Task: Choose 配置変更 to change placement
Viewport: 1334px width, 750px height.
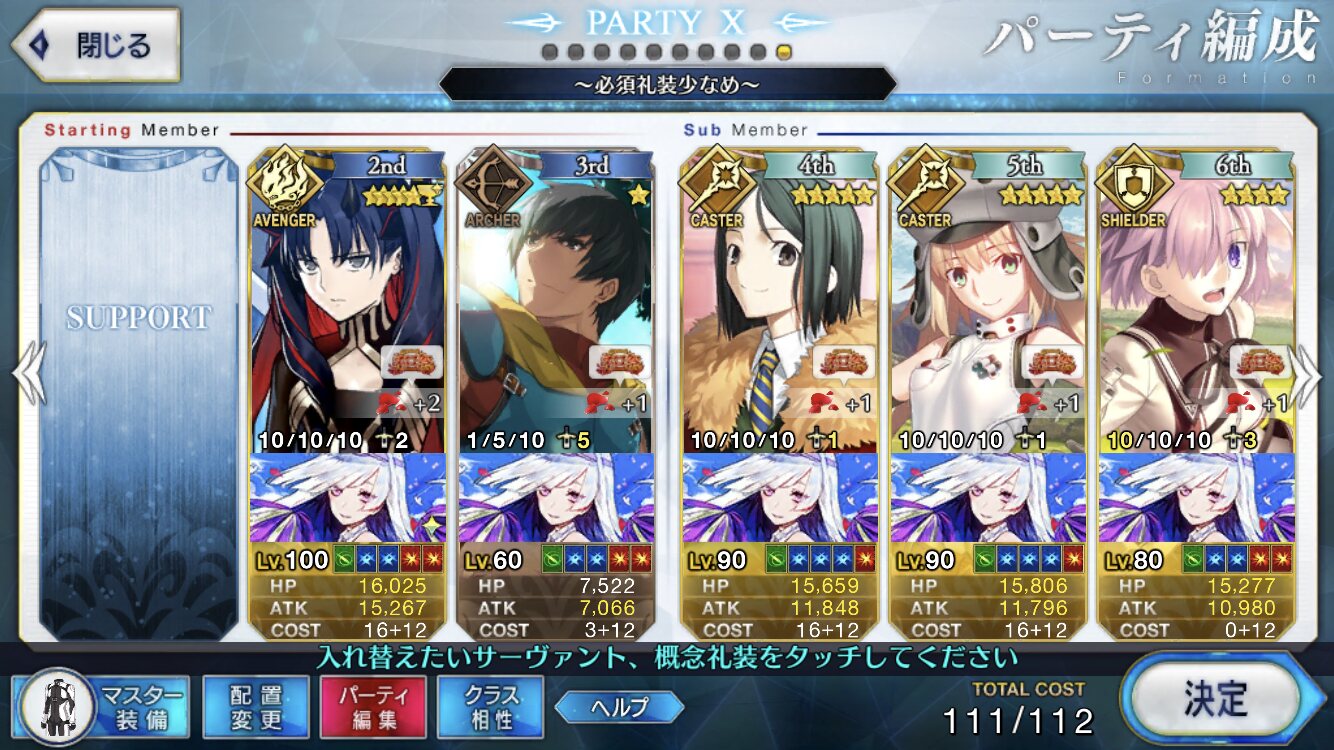Action: point(255,707)
